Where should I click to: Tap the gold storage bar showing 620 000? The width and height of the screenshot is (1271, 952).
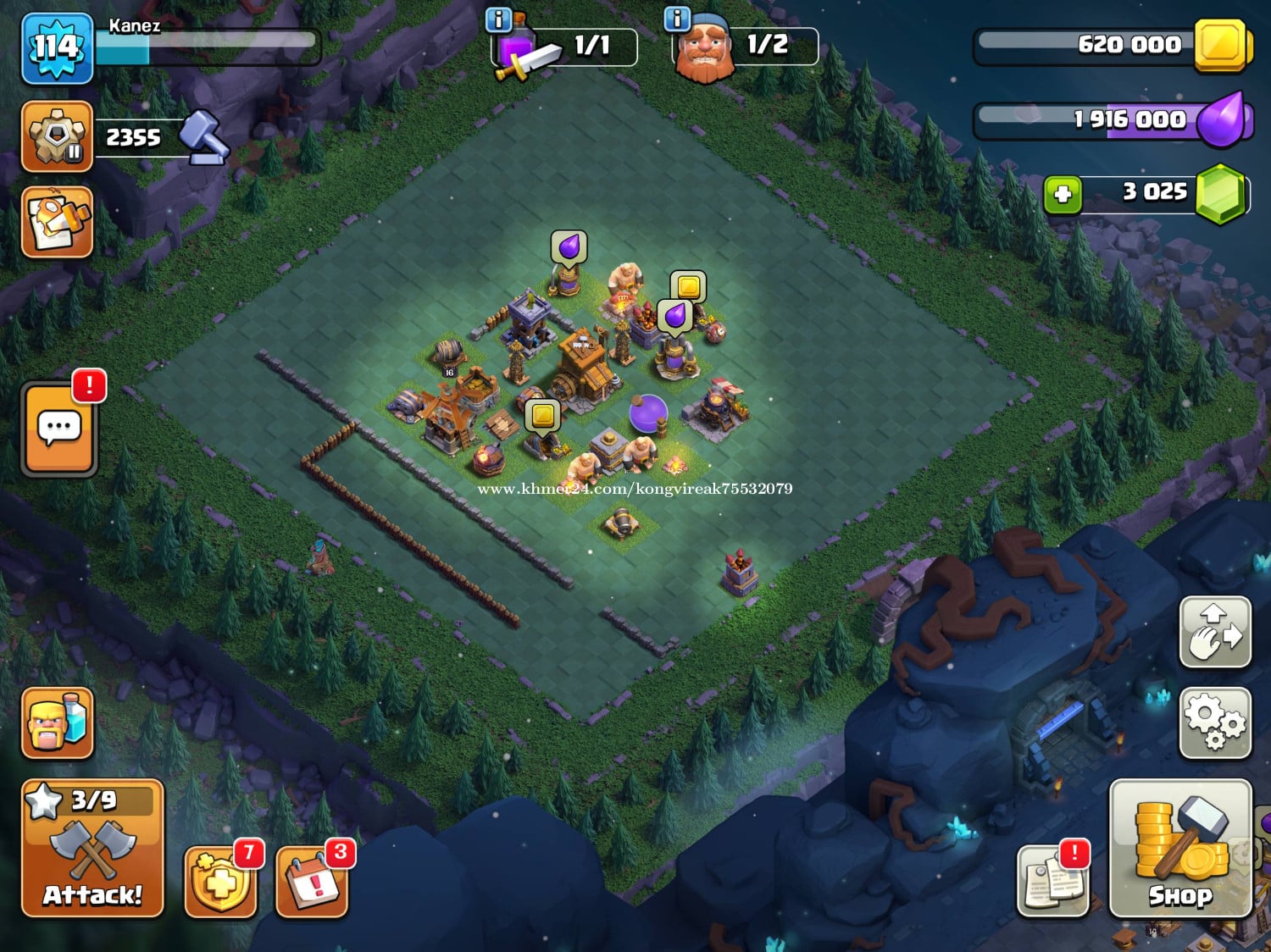tap(1112, 46)
